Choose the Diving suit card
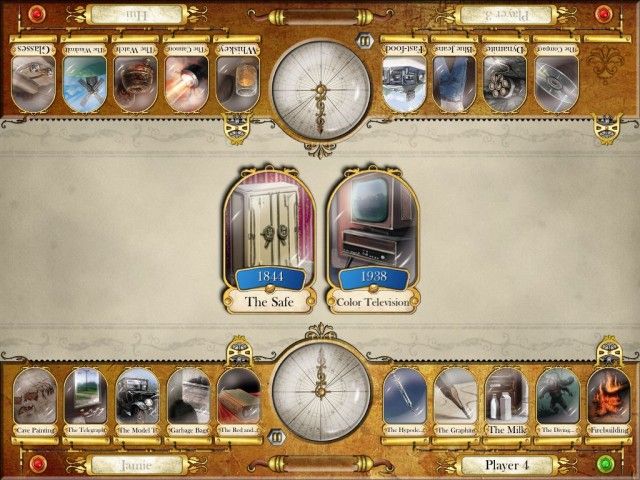This screenshot has height=480, width=640. [557, 402]
